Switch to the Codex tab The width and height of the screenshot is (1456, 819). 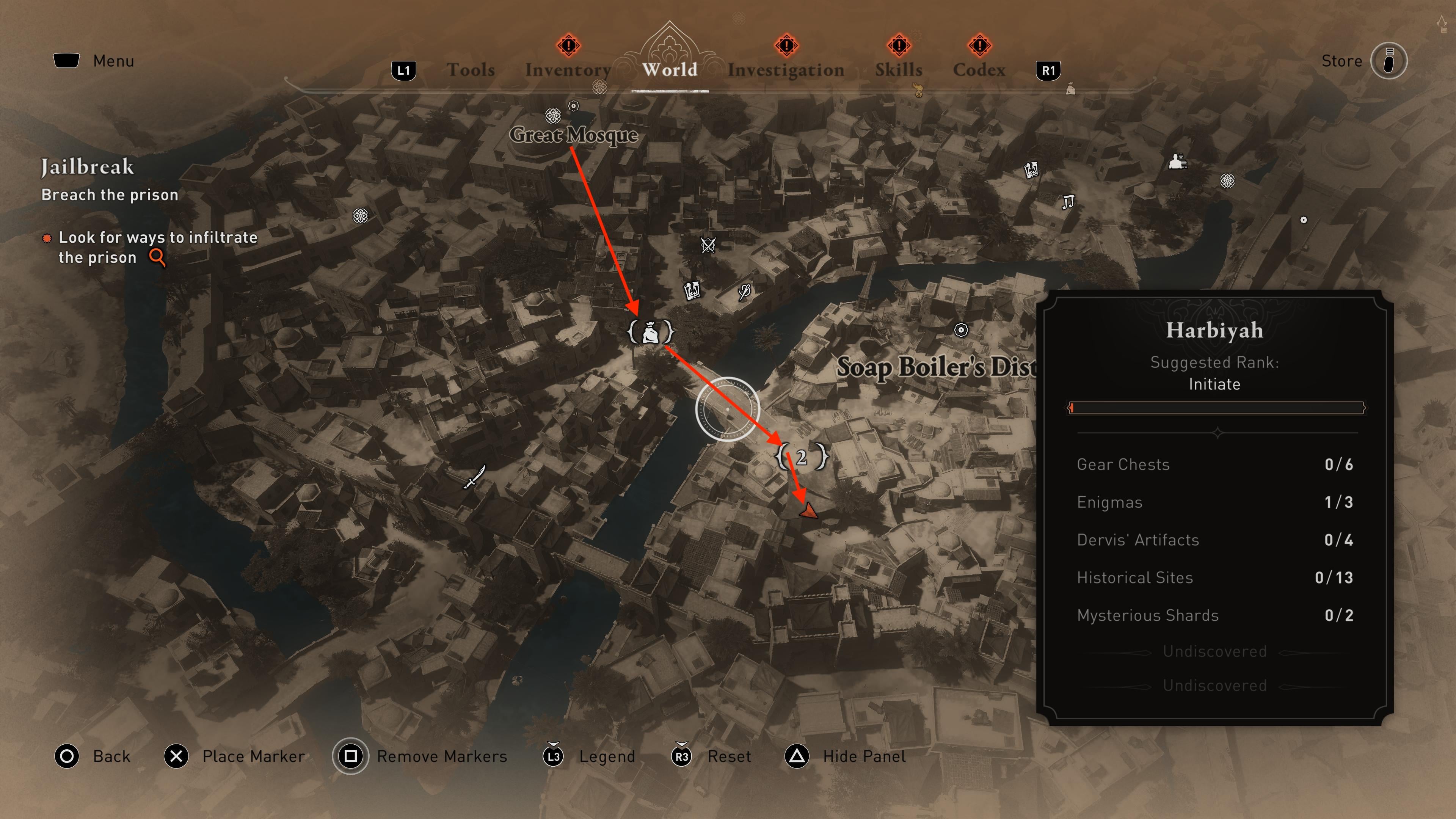(979, 70)
